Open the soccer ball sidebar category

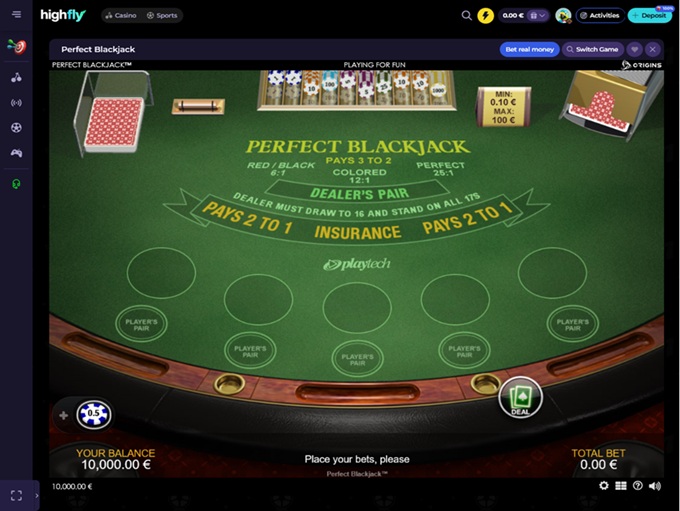(x=16, y=128)
